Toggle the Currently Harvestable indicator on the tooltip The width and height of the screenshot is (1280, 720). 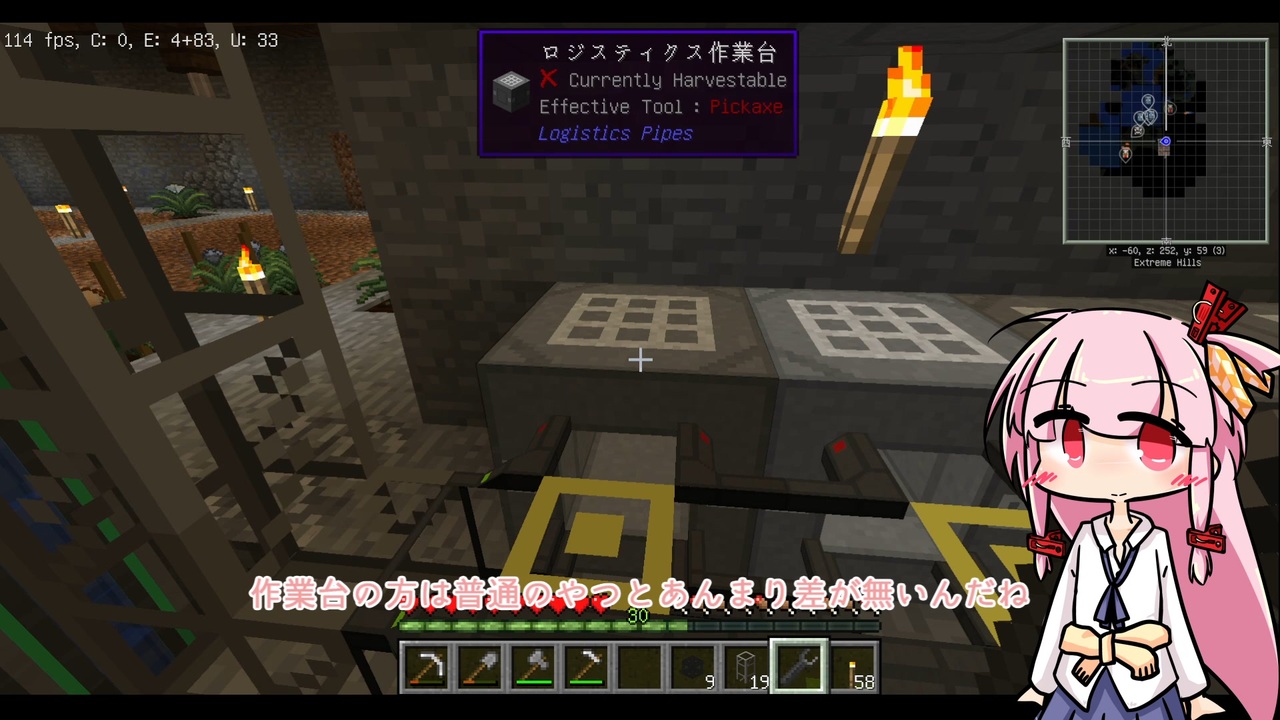tap(548, 80)
